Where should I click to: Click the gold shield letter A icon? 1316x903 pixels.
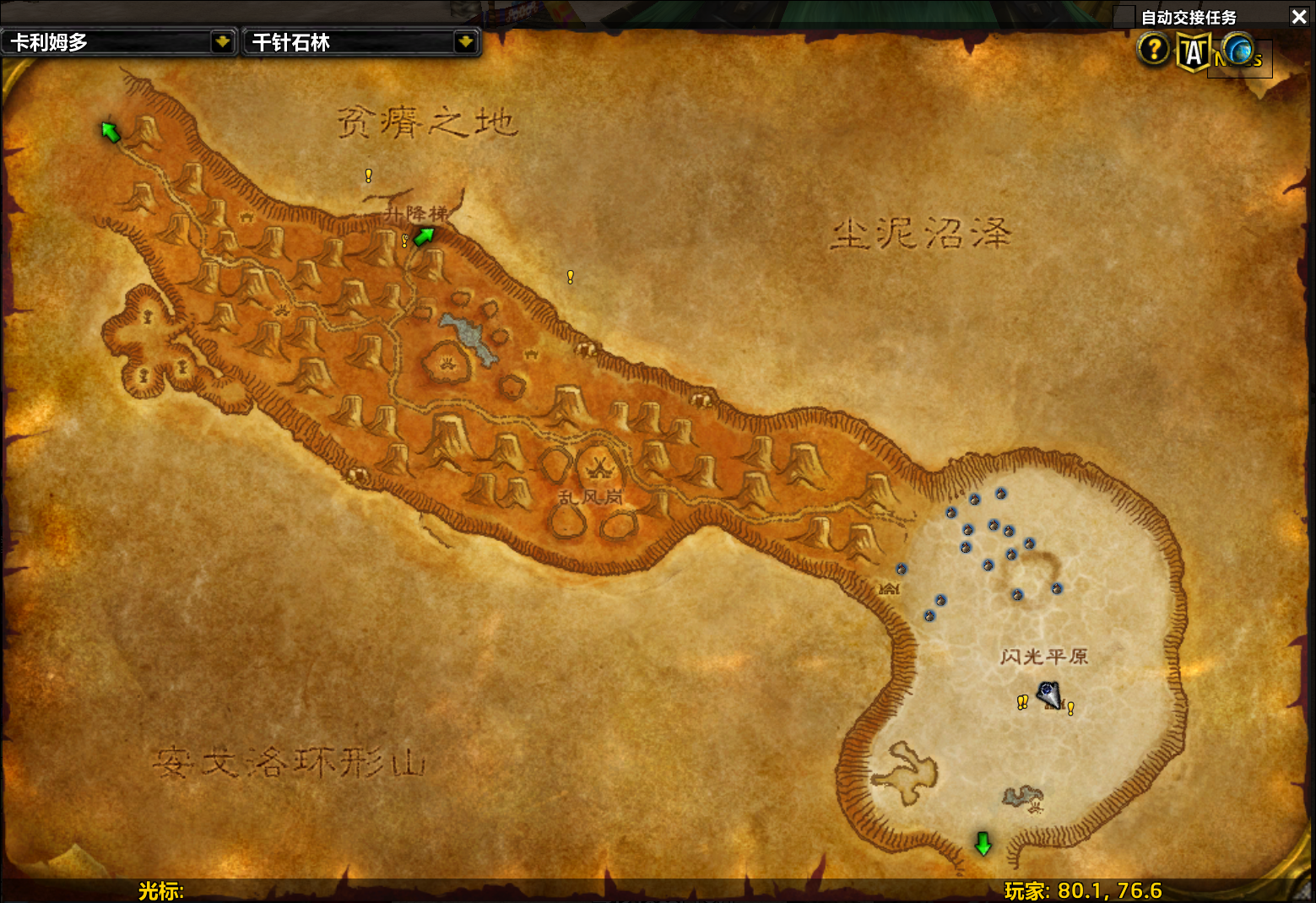point(1194,52)
